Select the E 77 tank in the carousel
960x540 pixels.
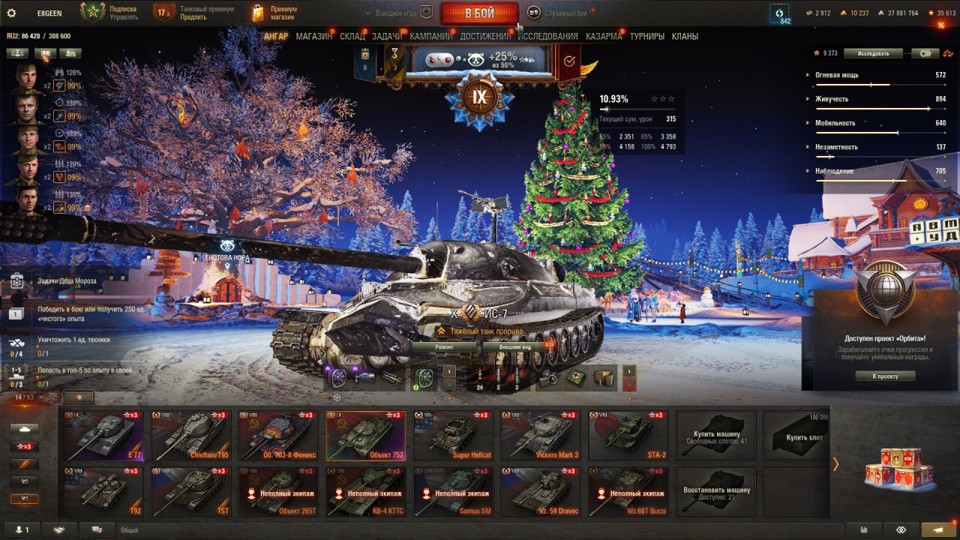pos(103,435)
